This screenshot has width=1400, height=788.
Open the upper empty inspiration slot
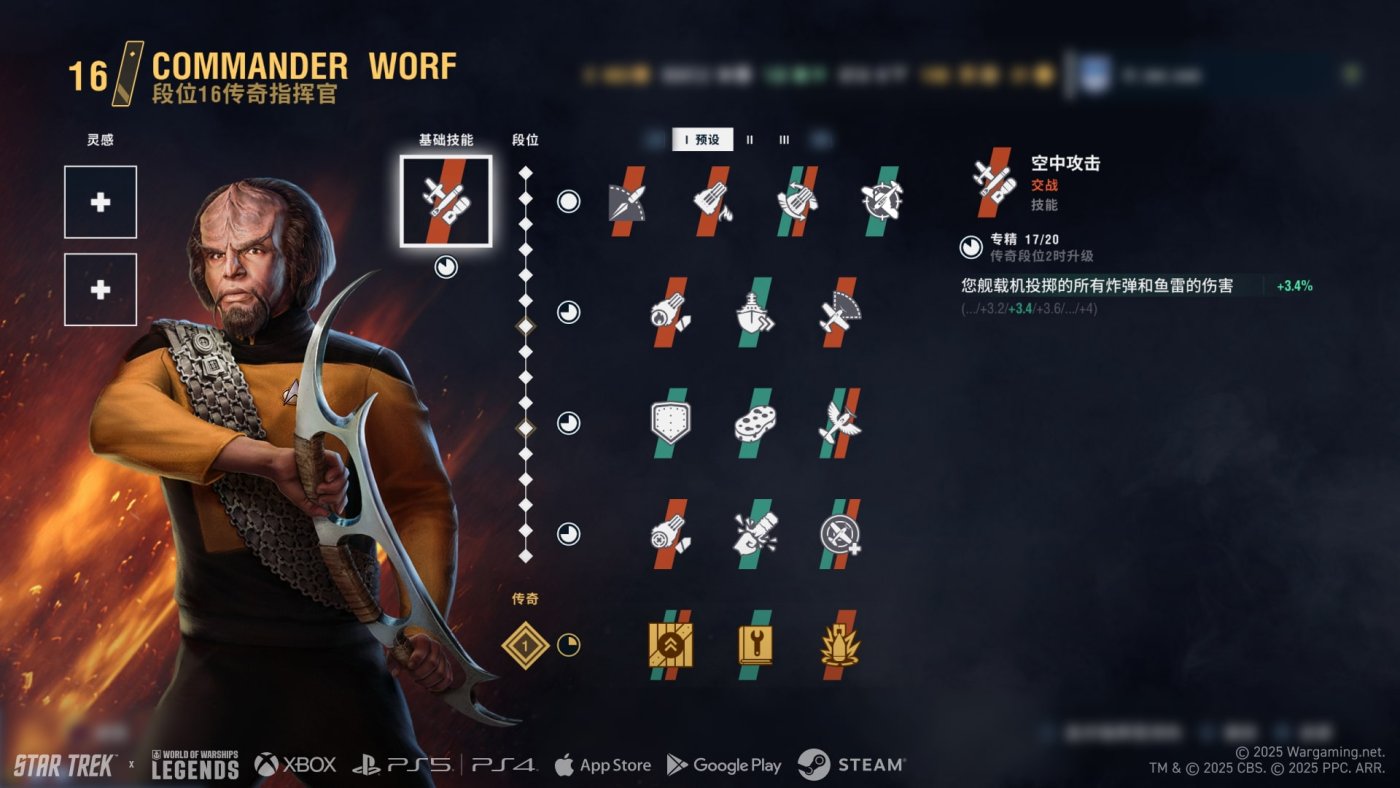click(101, 202)
